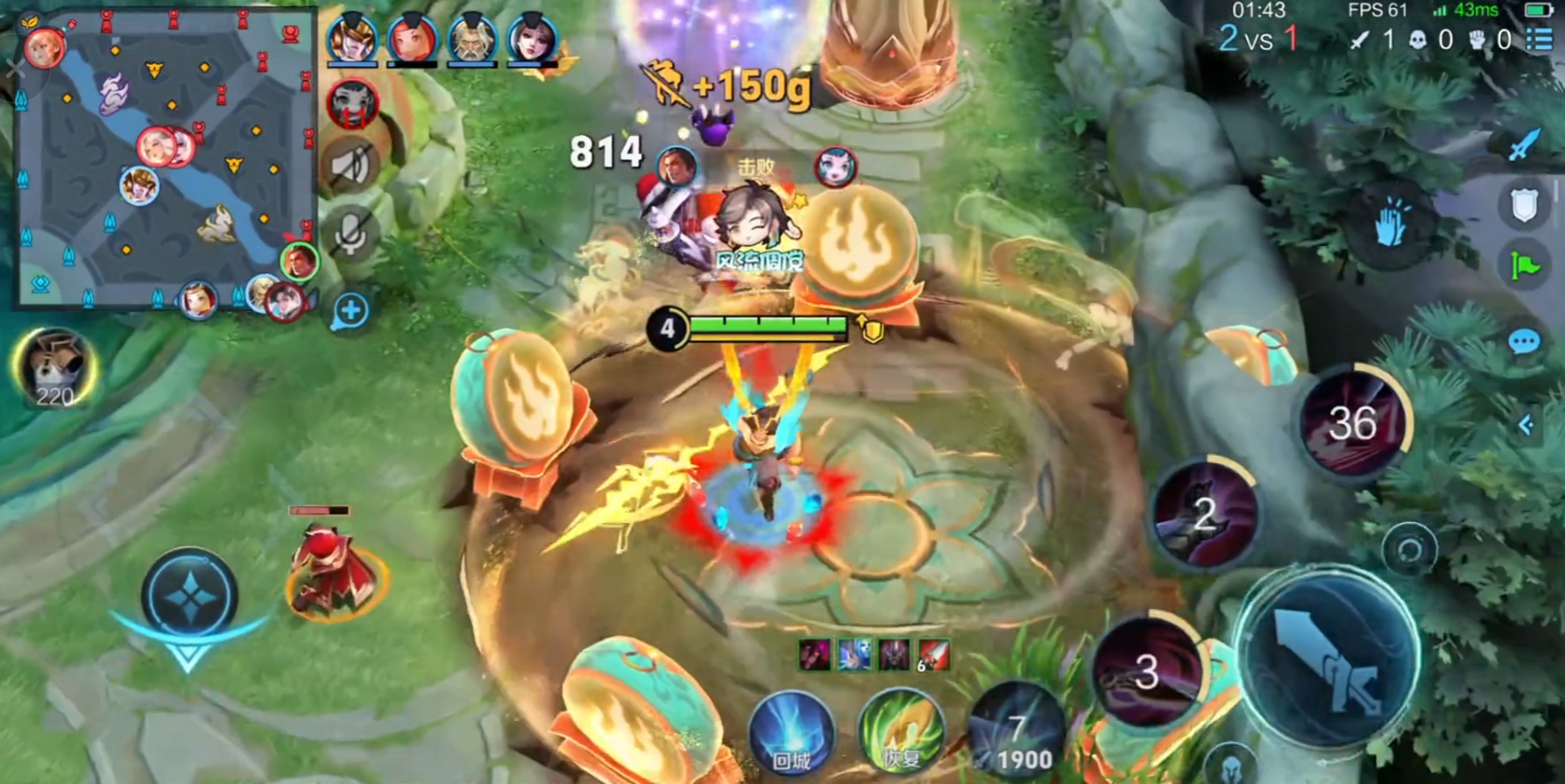Open the minimap

165,158
